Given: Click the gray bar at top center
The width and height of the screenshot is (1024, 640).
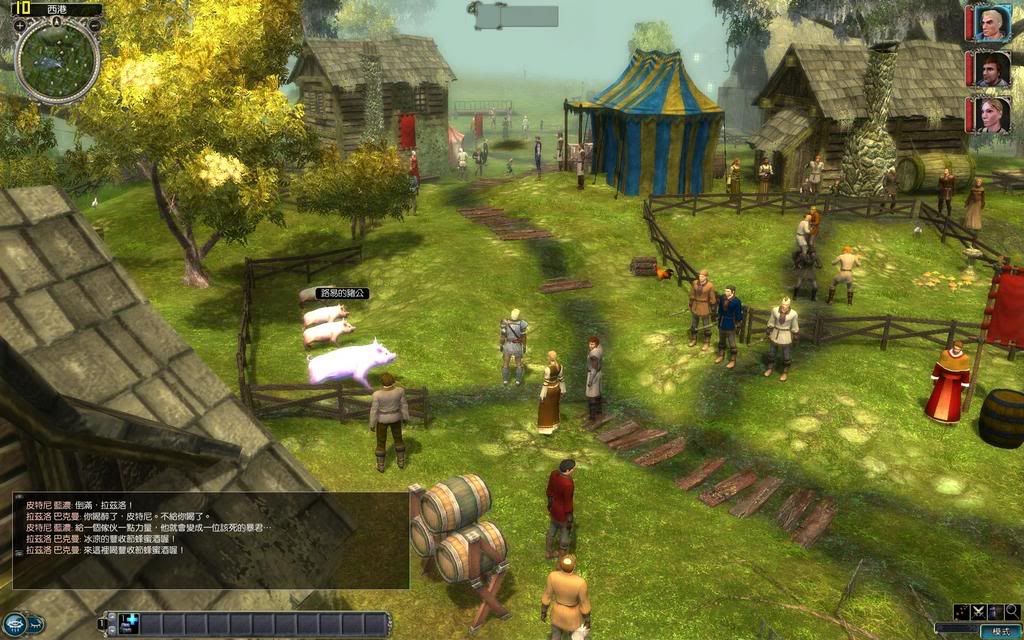Looking at the screenshot, I should tap(516, 16).
